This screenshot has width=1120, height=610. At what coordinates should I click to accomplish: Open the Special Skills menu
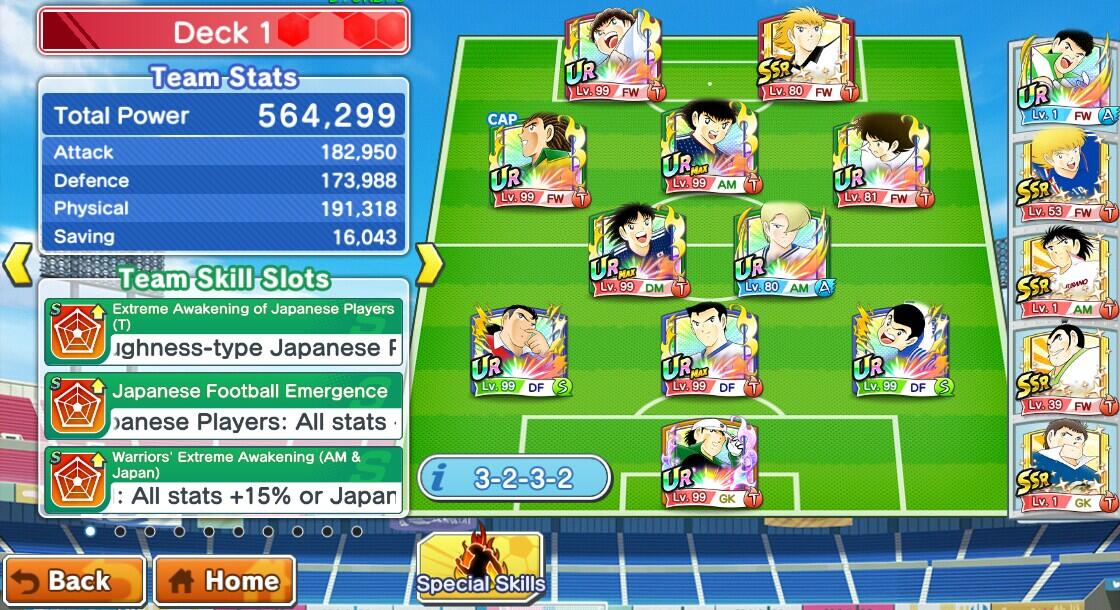point(480,570)
